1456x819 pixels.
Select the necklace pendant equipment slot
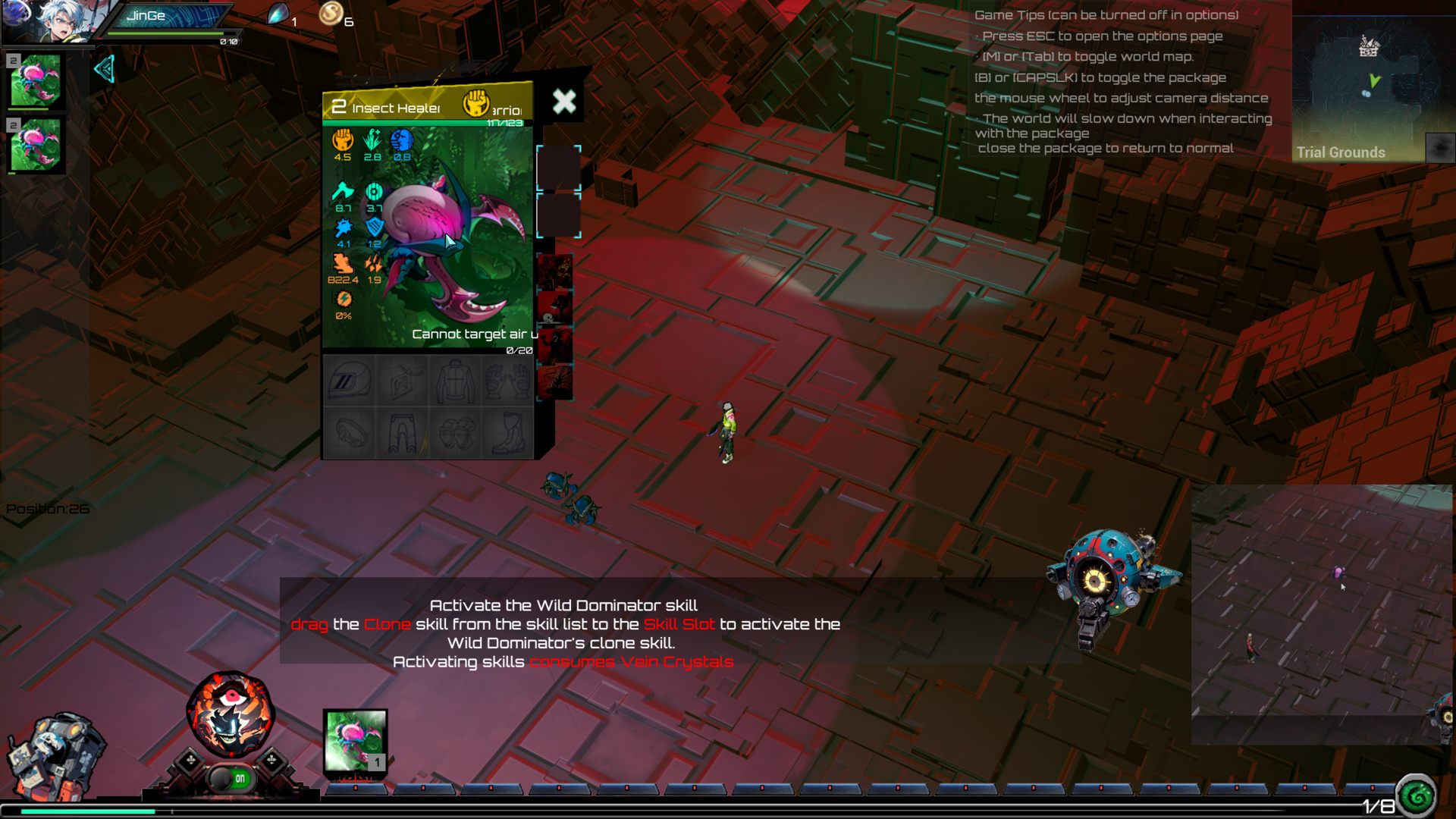tap(402, 381)
